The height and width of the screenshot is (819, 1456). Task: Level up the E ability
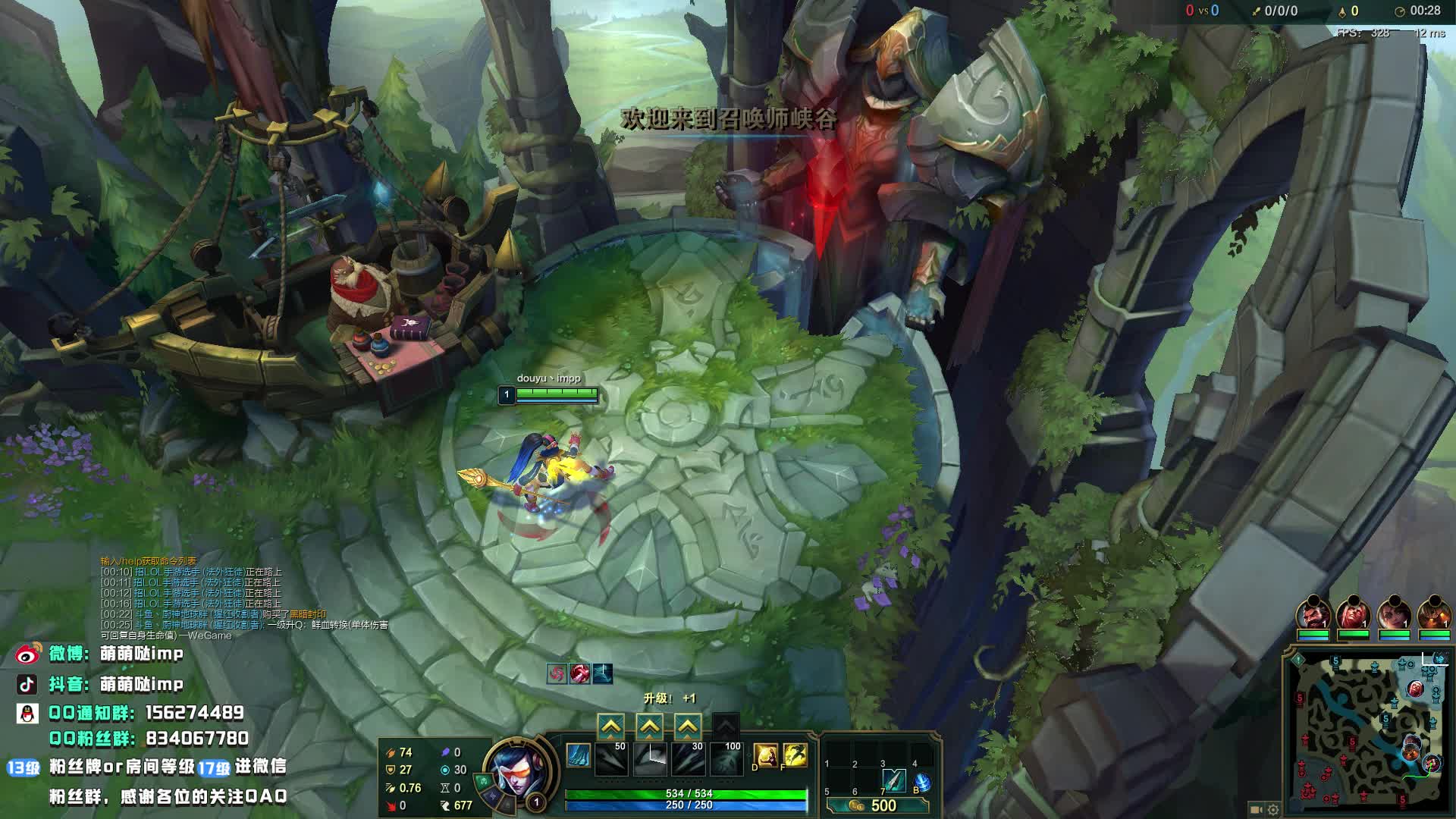tap(688, 726)
